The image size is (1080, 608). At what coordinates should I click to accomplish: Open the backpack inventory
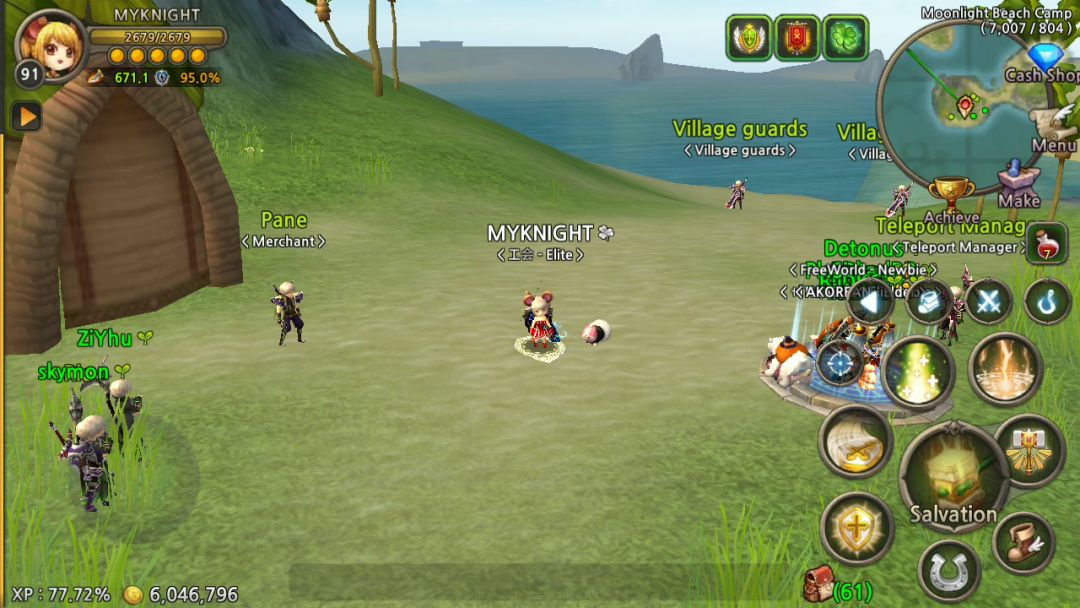818,585
